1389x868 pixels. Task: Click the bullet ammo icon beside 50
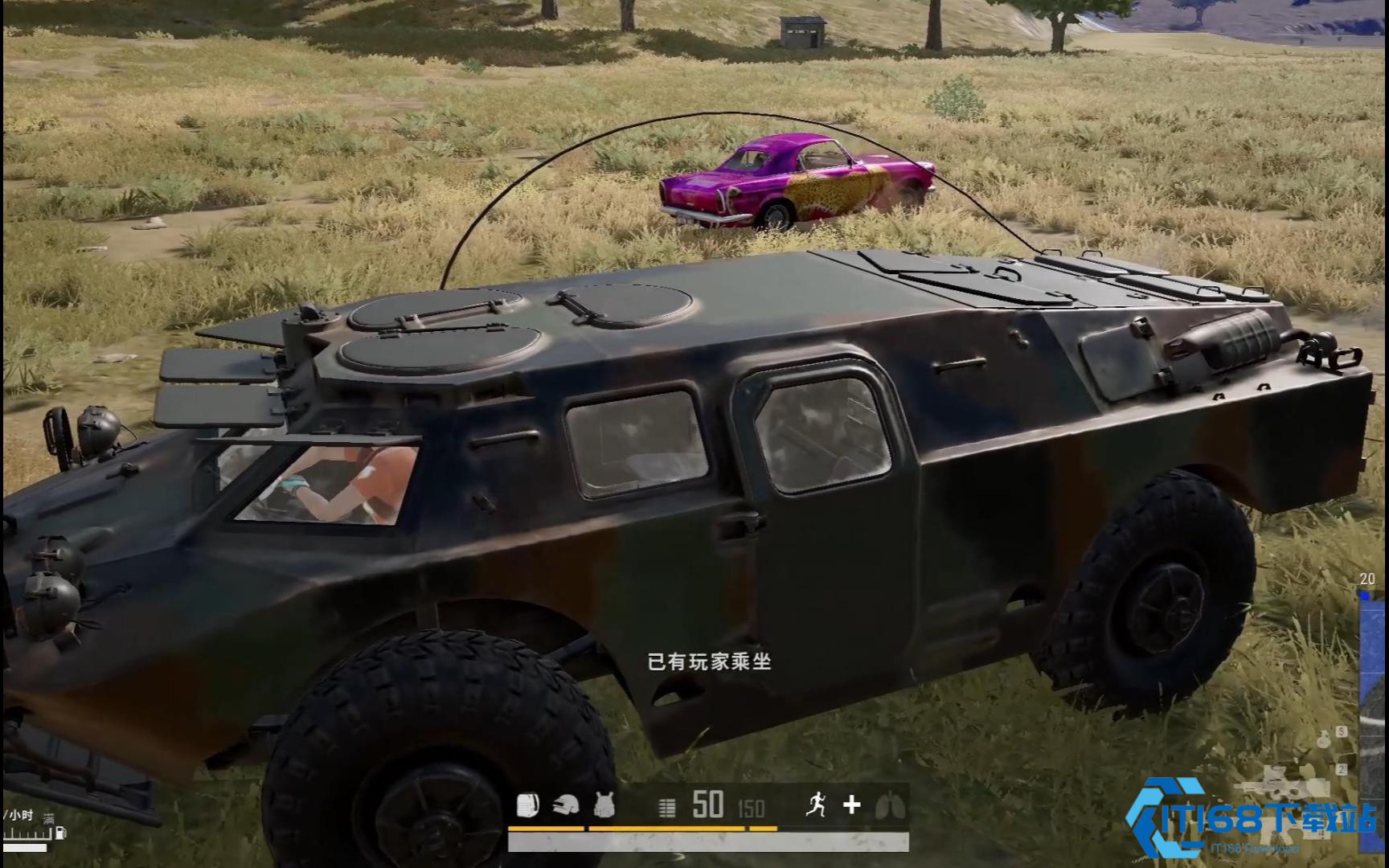(x=666, y=804)
